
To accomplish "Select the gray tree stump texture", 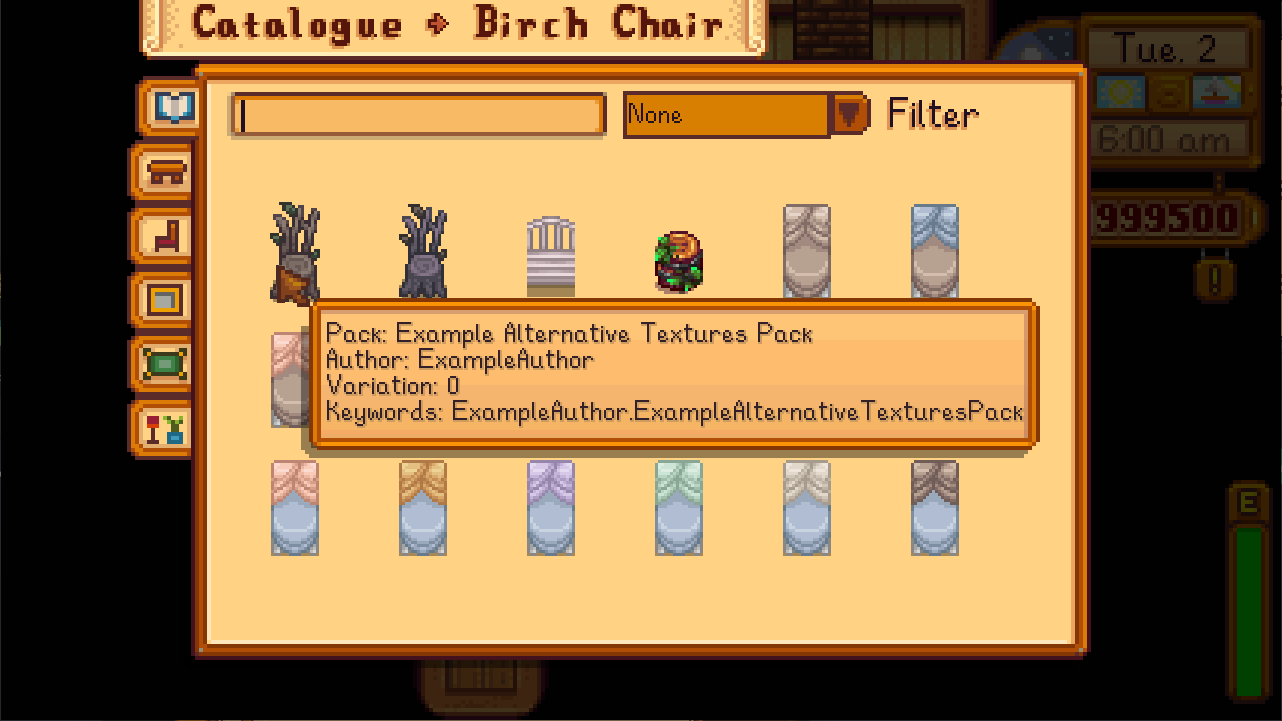I will [423, 251].
